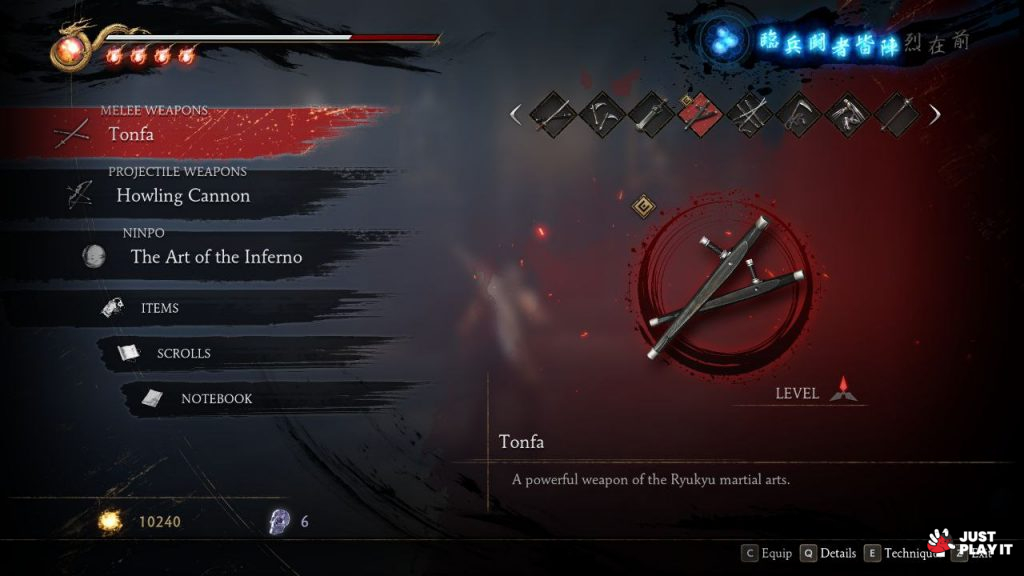Choose the twin sickles weapon icon
This screenshot has height=576, width=1024.
602,114
